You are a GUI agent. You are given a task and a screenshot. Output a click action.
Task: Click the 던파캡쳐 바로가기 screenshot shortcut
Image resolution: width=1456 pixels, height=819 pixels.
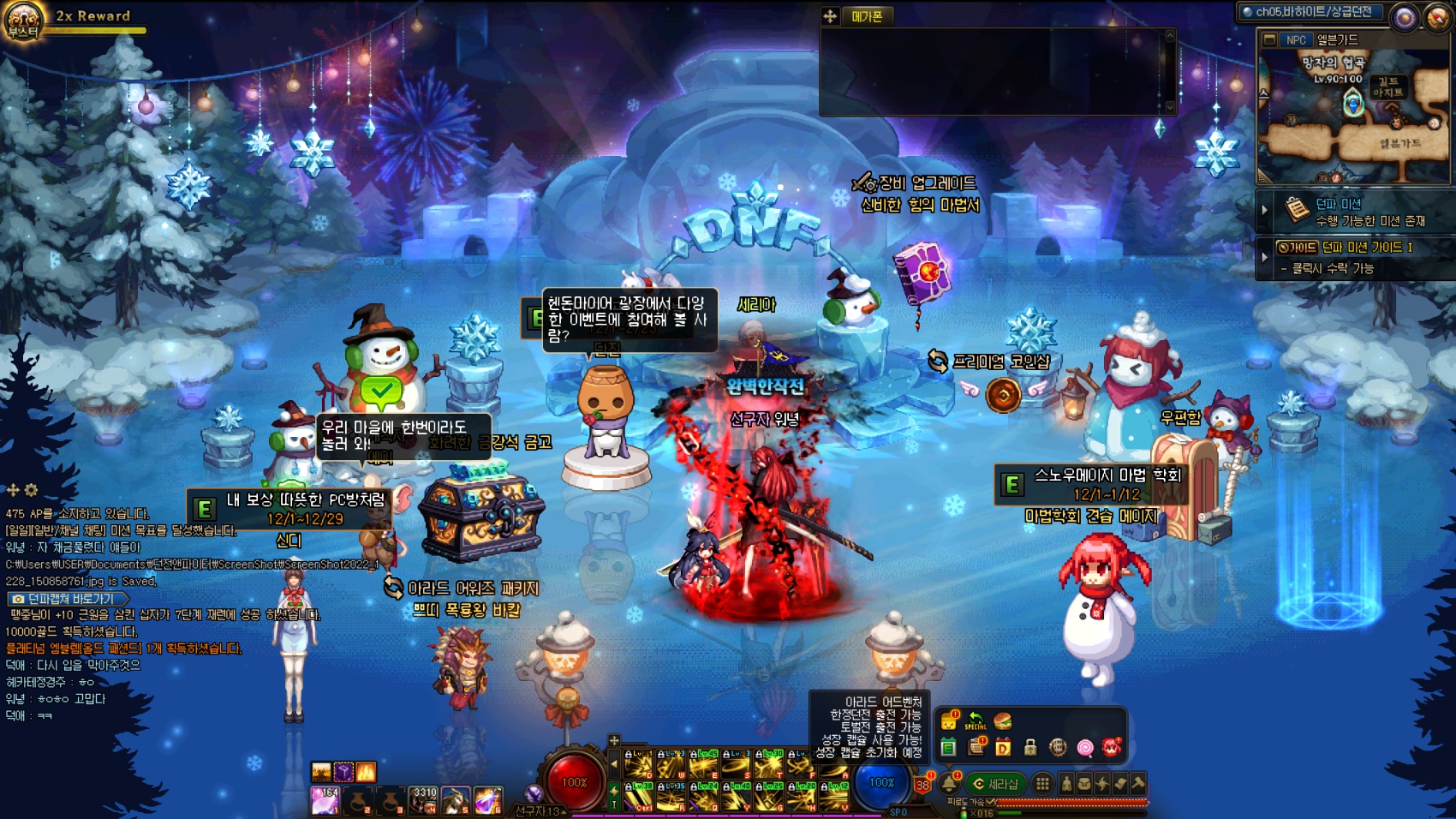click(x=67, y=599)
